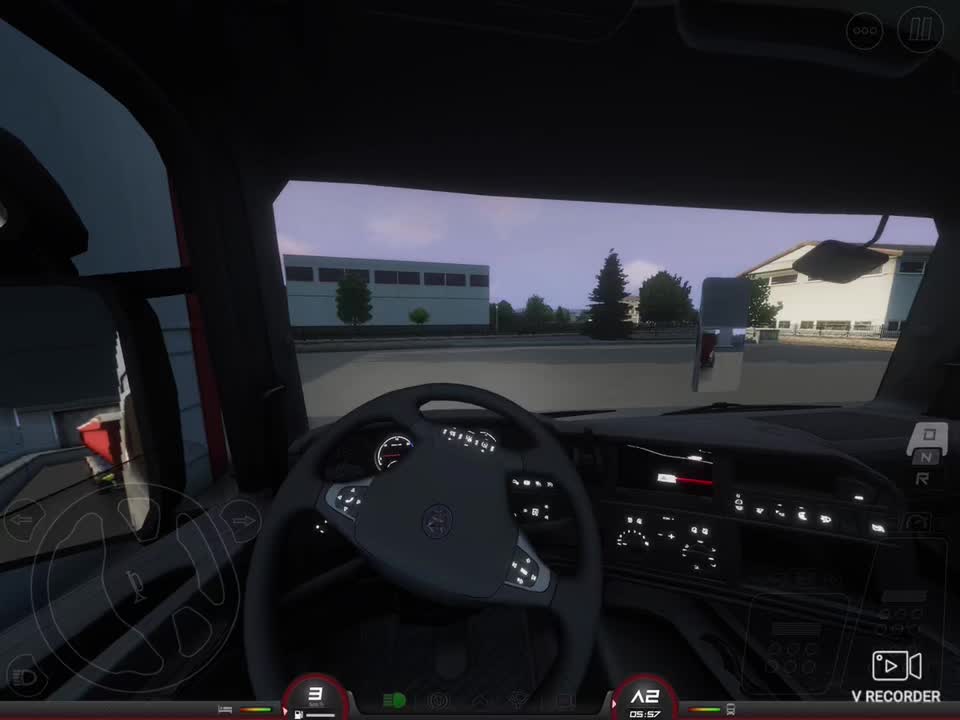960x720 pixels.
Task: Toggle the parking brake icon
Action: pos(437,701)
